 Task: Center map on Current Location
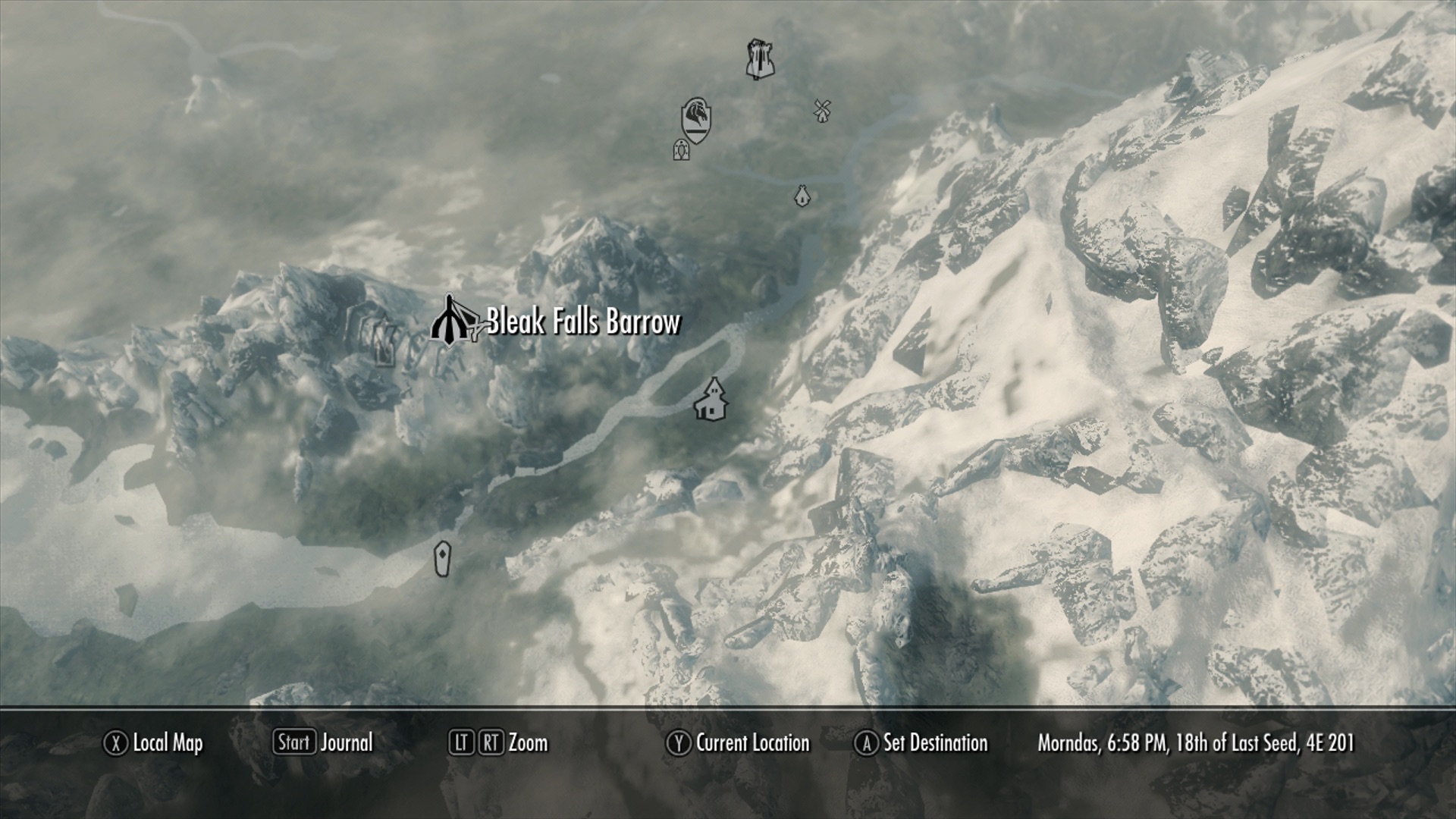(x=739, y=743)
